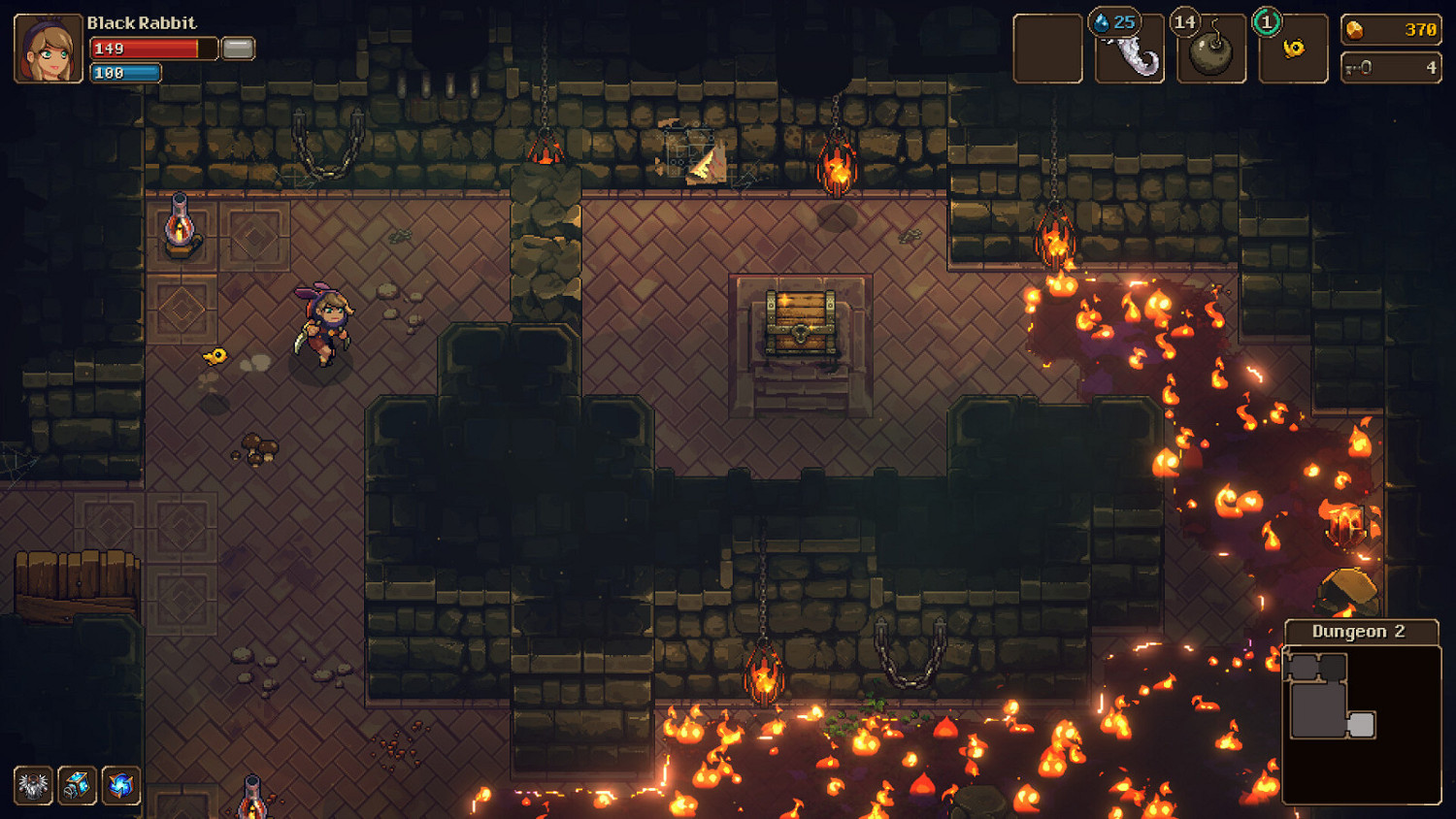Viewport: 1456px width, 819px height.
Task: Click the blue bar showing 100
Action: (125, 72)
